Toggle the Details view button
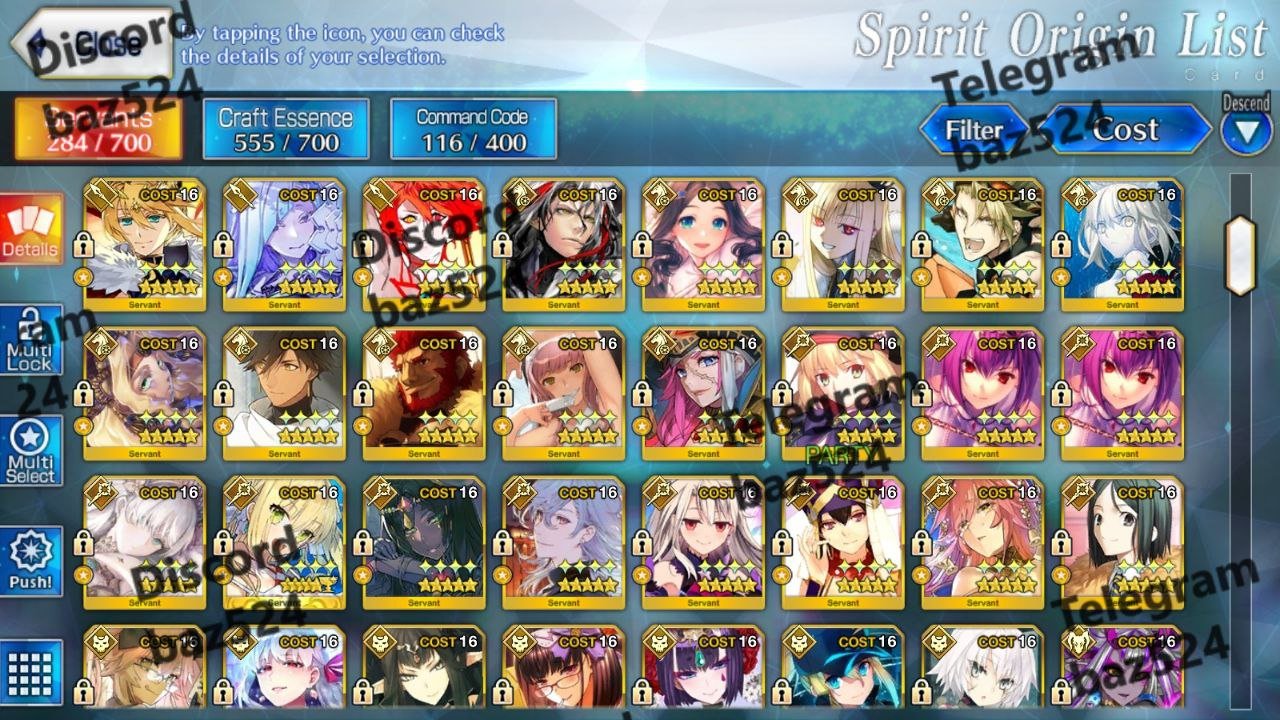 [x=31, y=230]
